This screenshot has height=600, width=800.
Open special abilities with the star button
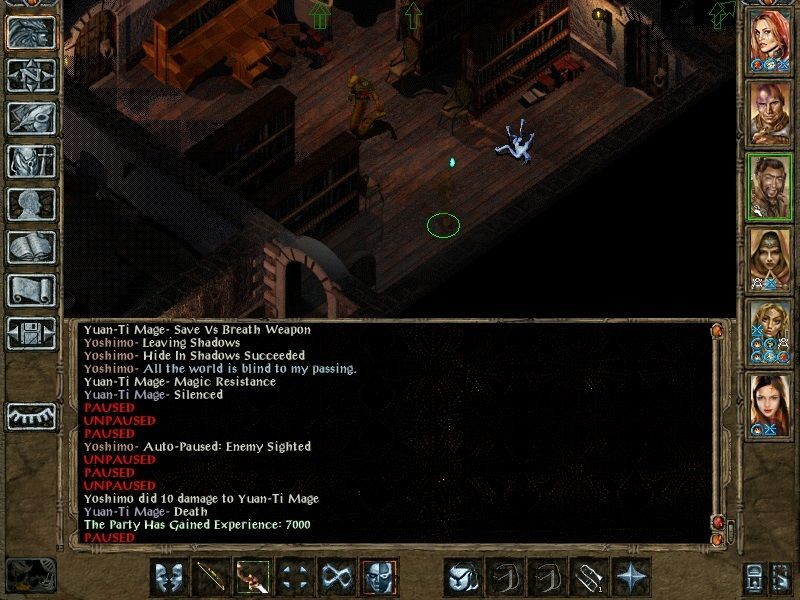point(631,577)
